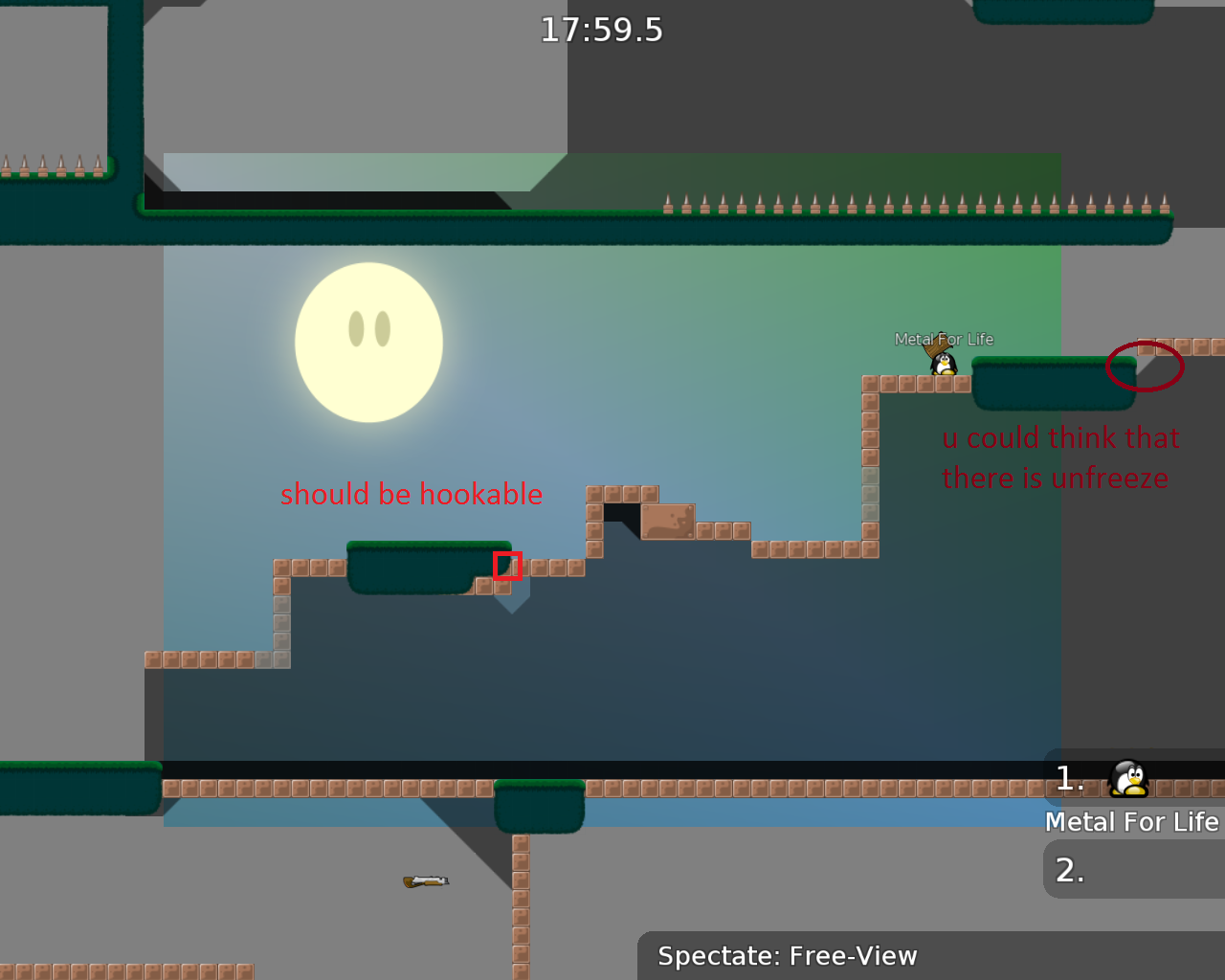
Task: Click the race timer showing 17:59.5
Action: coord(602,30)
